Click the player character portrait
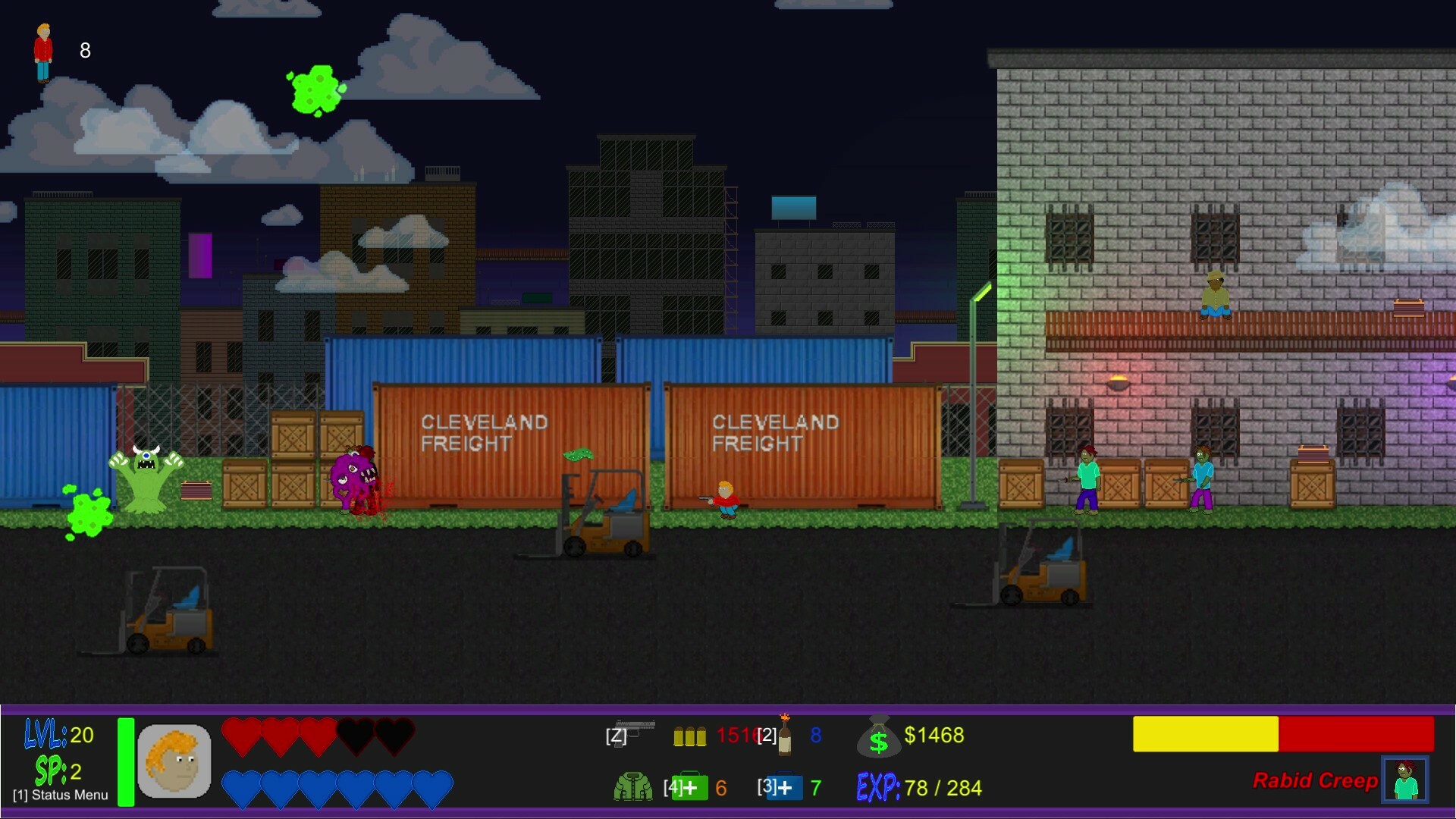 [x=176, y=761]
